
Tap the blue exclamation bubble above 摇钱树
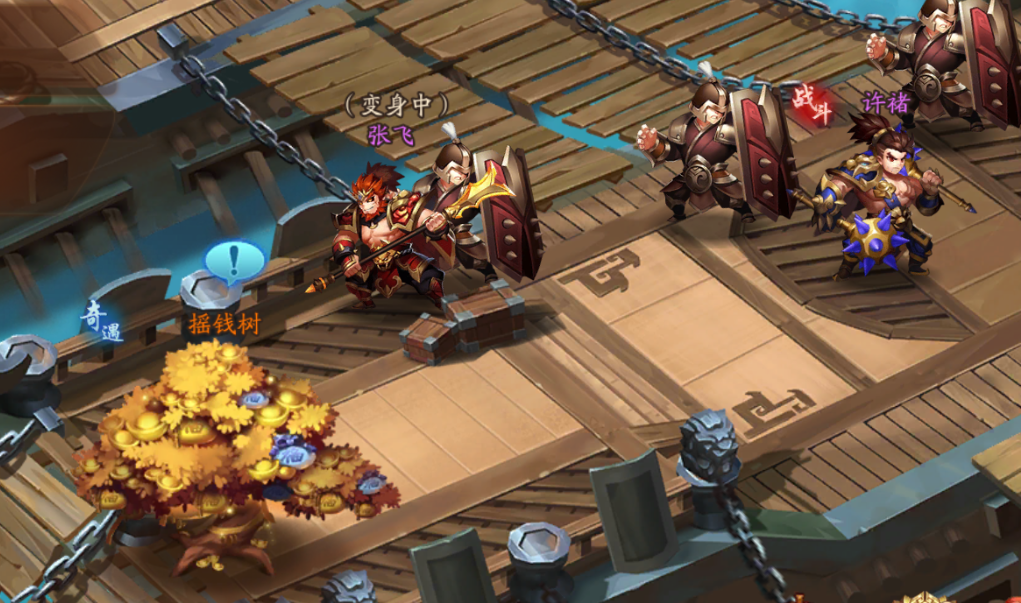235,261
